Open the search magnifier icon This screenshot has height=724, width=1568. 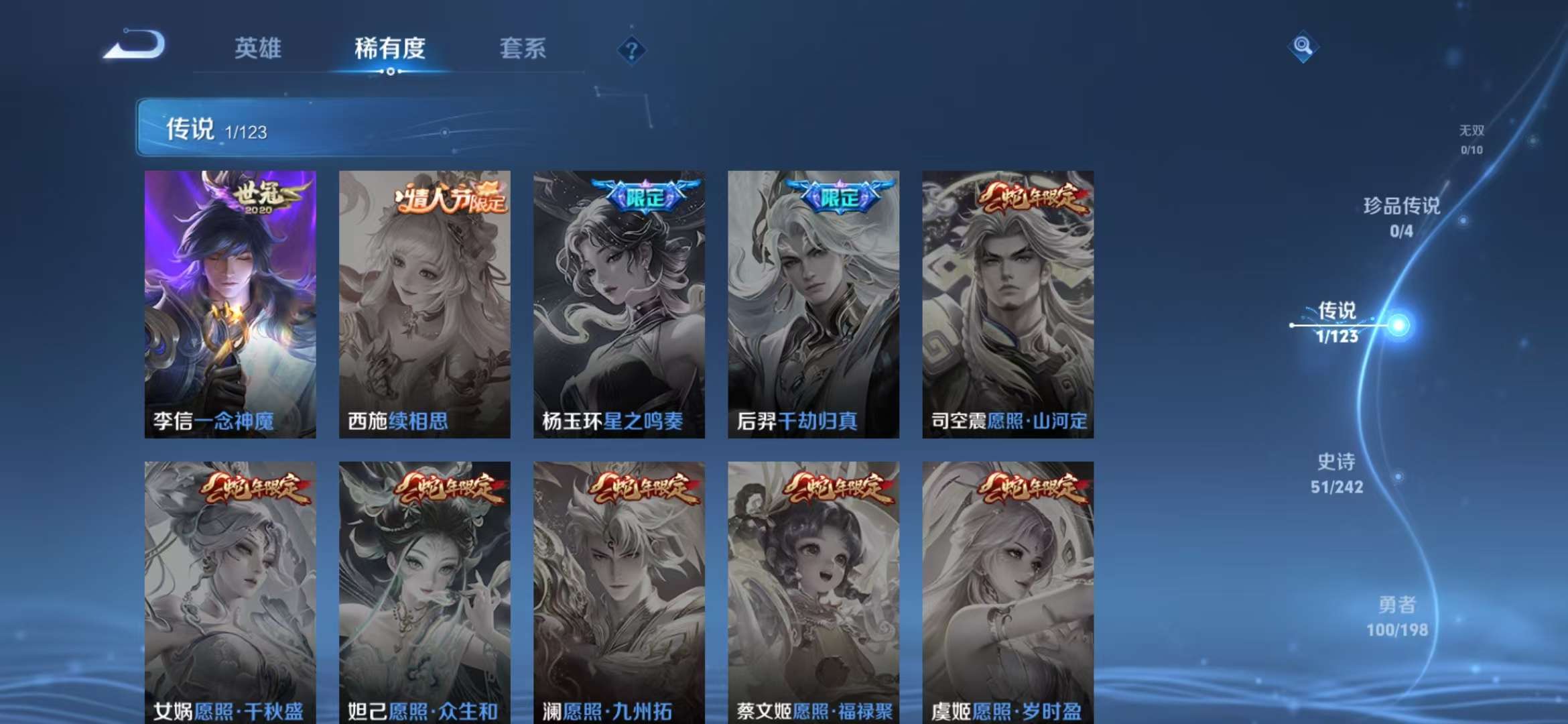coord(1303,47)
